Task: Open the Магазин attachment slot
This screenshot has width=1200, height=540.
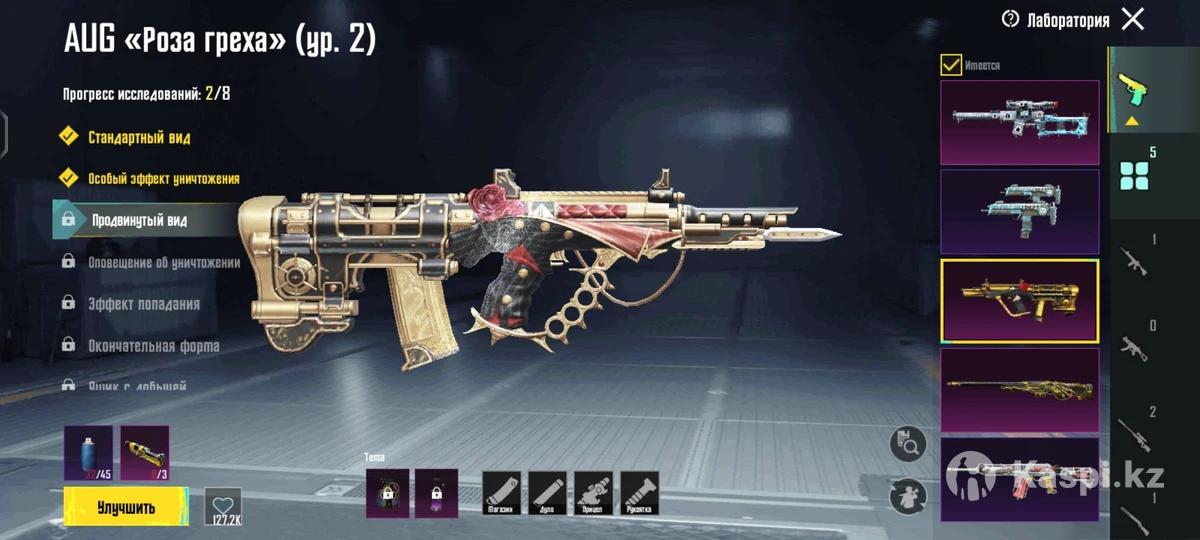Action: click(x=502, y=494)
